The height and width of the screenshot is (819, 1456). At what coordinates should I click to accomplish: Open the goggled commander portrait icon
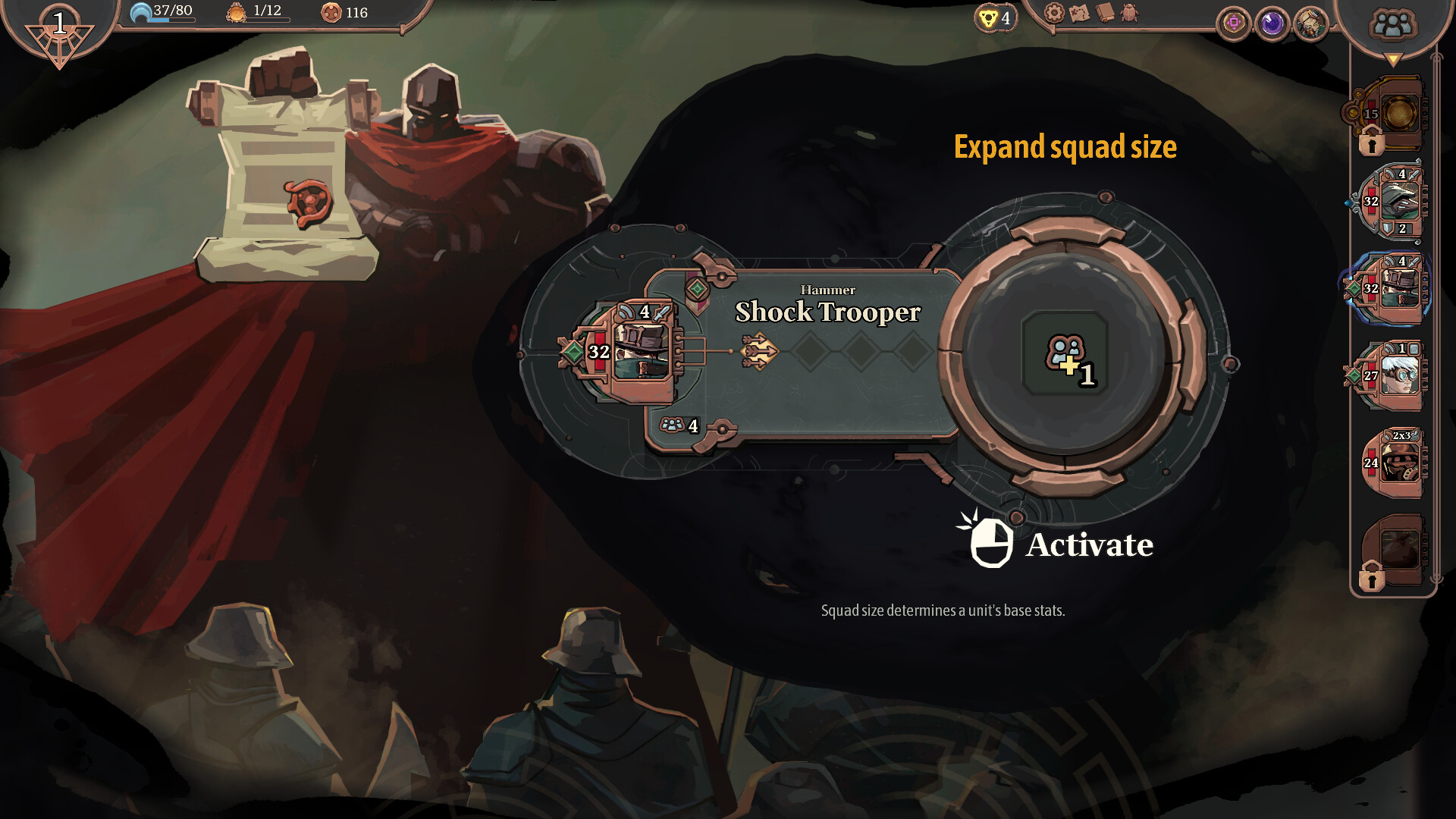tap(1310, 24)
